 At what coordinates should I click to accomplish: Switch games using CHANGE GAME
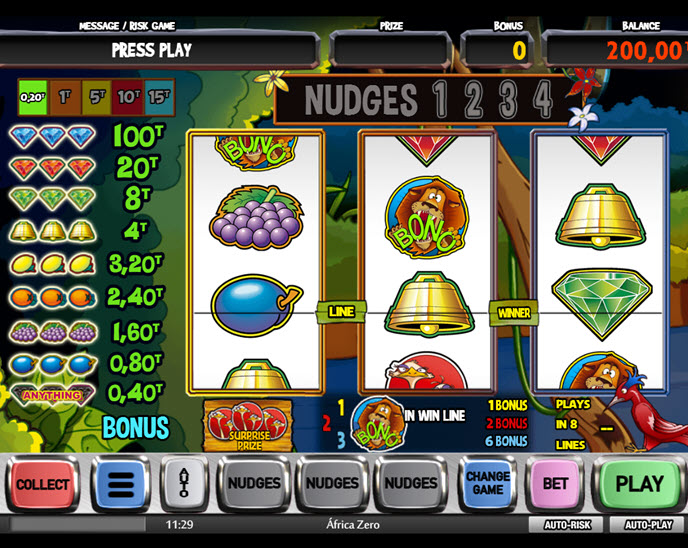point(487,484)
